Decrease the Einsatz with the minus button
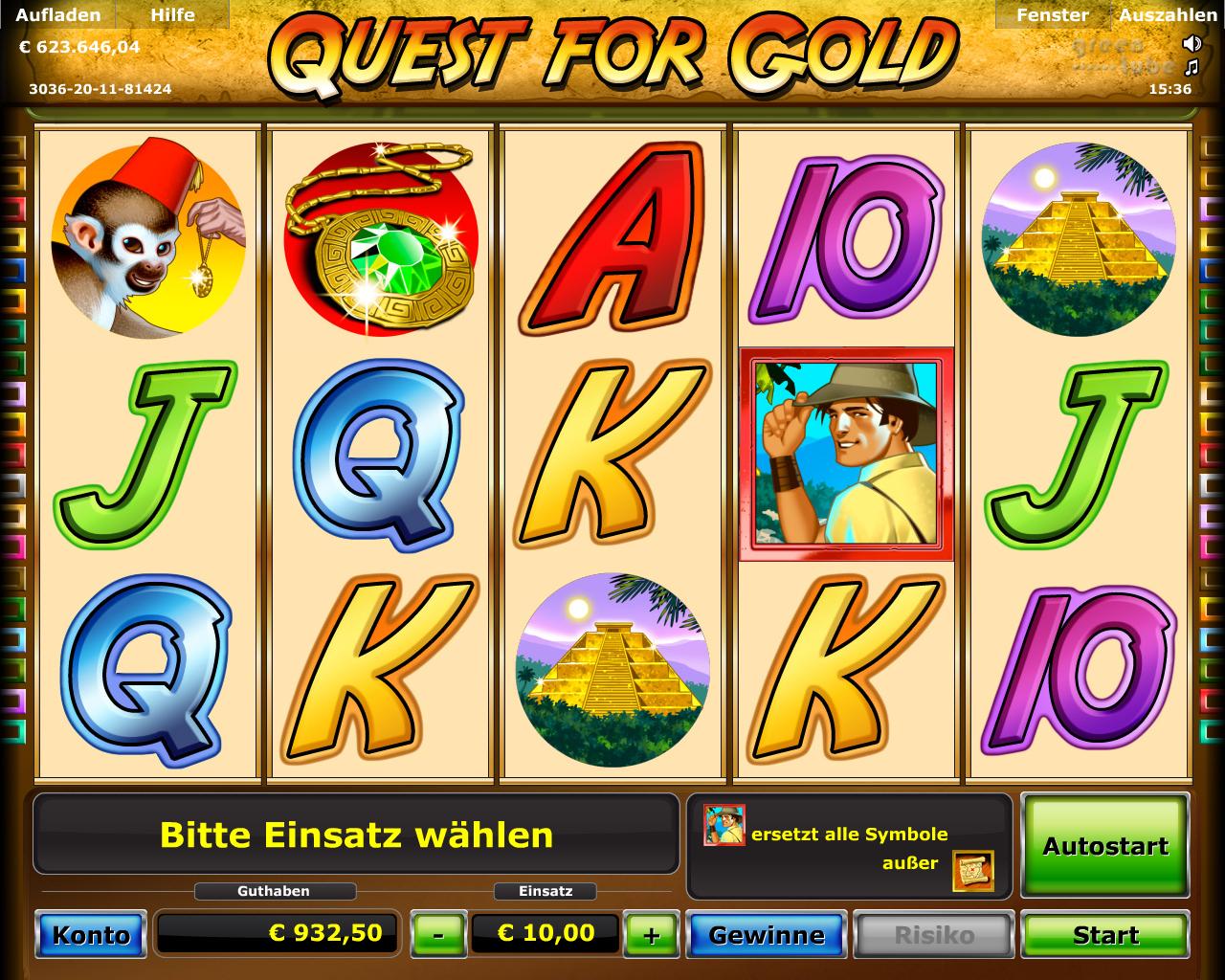The width and height of the screenshot is (1225, 980). (x=437, y=934)
